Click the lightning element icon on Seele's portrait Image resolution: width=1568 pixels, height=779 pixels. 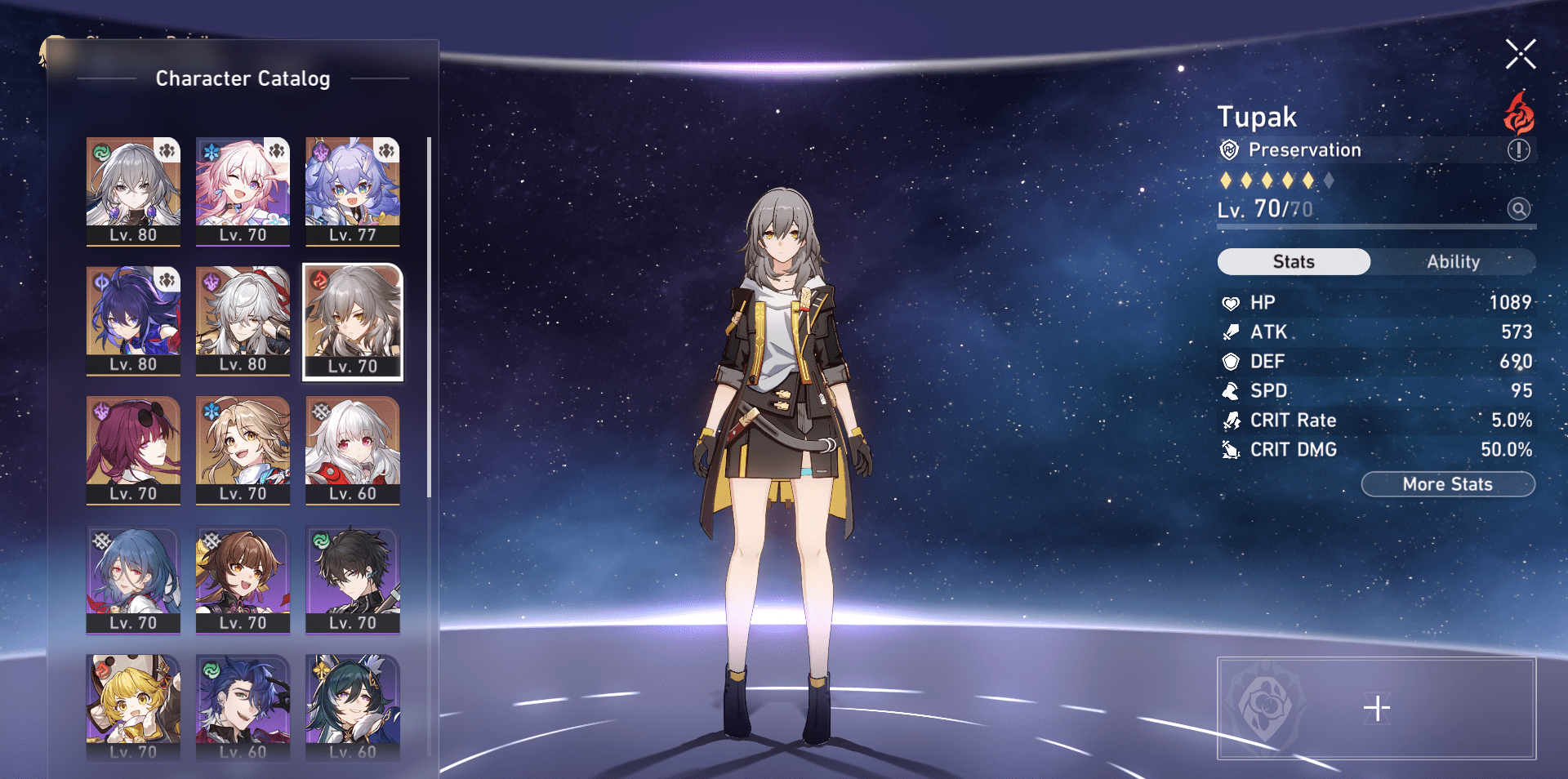coord(101,283)
